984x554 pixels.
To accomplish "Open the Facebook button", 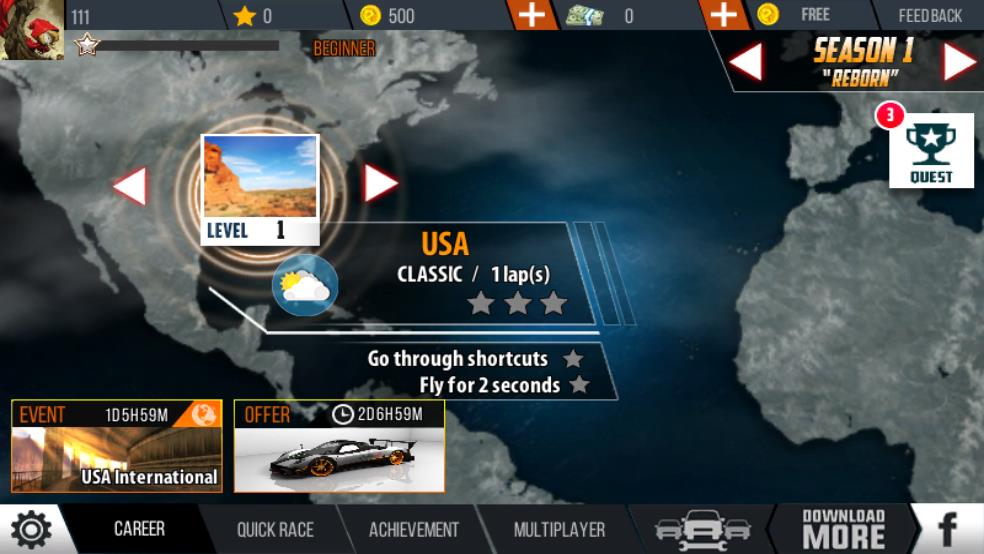I will (x=947, y=529).
